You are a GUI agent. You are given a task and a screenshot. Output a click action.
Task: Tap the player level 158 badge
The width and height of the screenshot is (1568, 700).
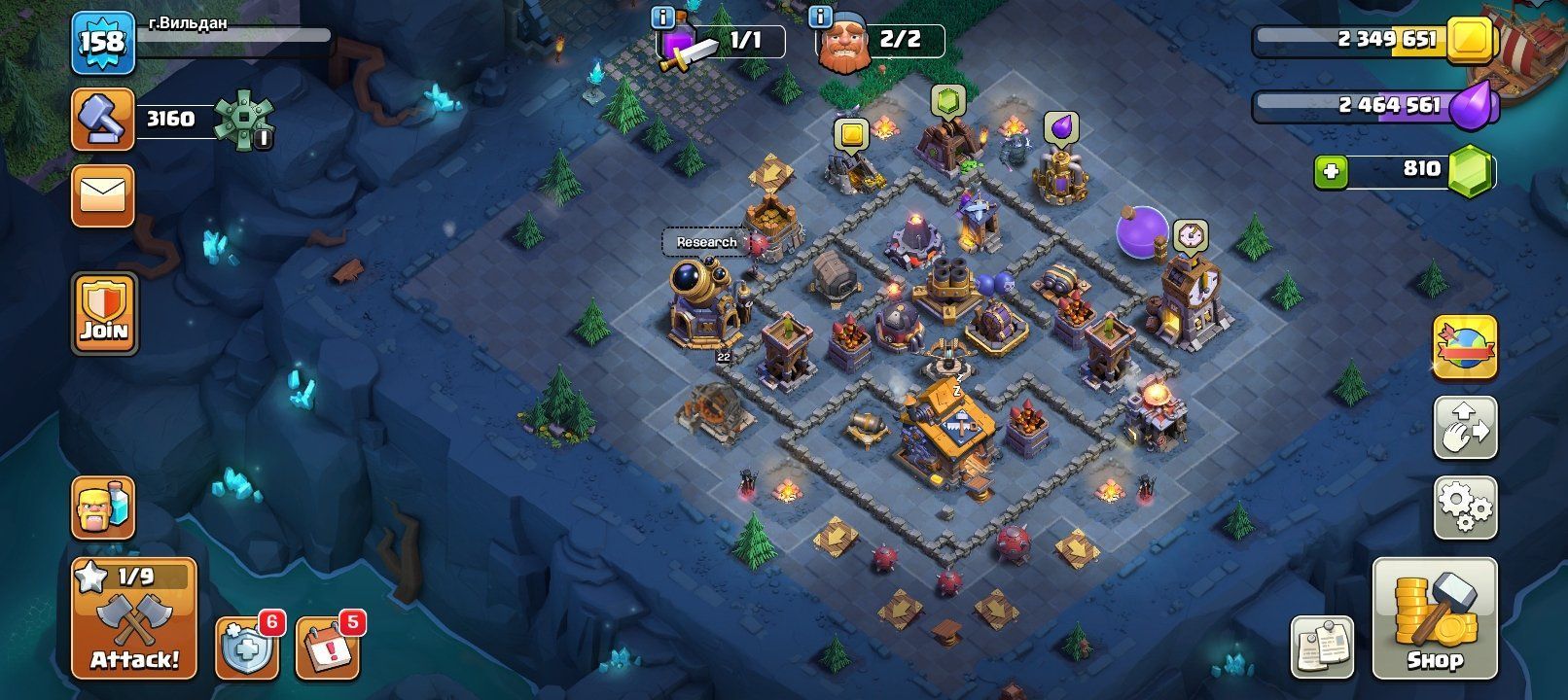click(x=102, y=41)
